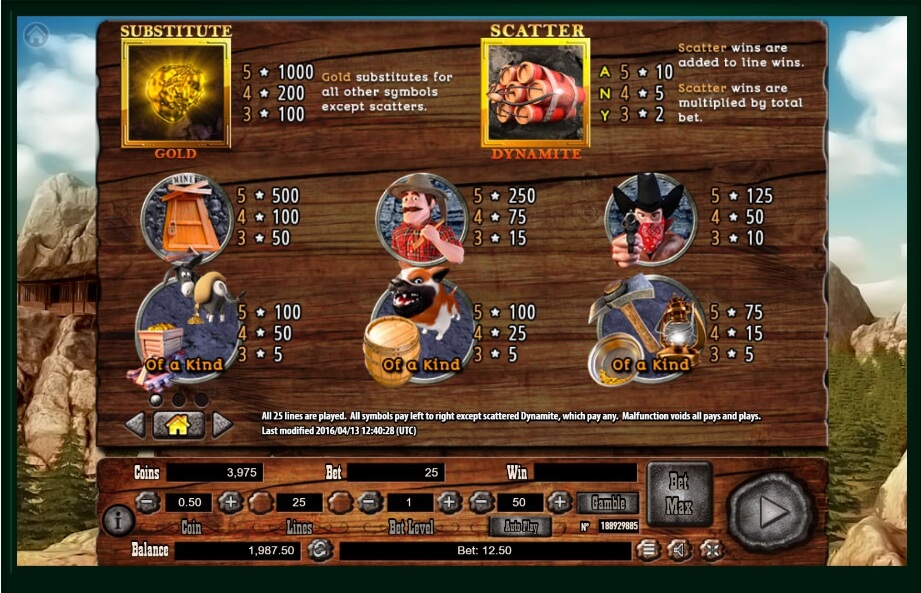Increase the coin value

point(231,502)
